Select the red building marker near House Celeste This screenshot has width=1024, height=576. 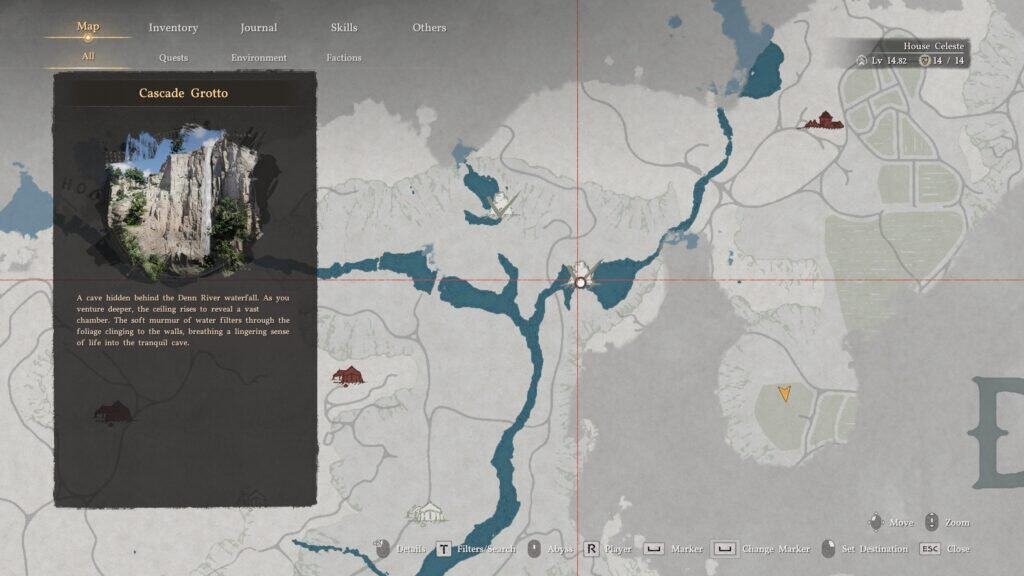pos(825,121)
